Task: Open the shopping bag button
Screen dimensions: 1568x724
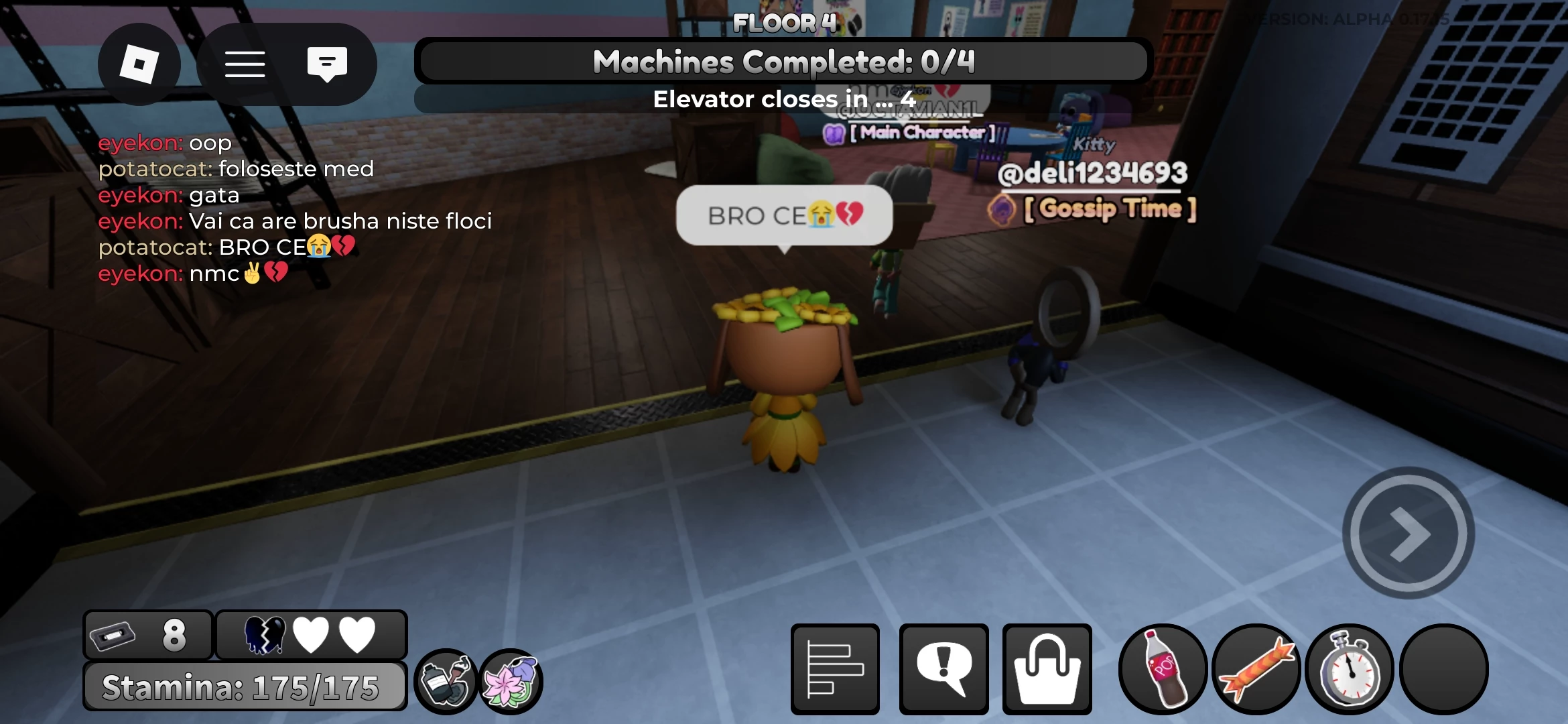Action: [1047, 669]
